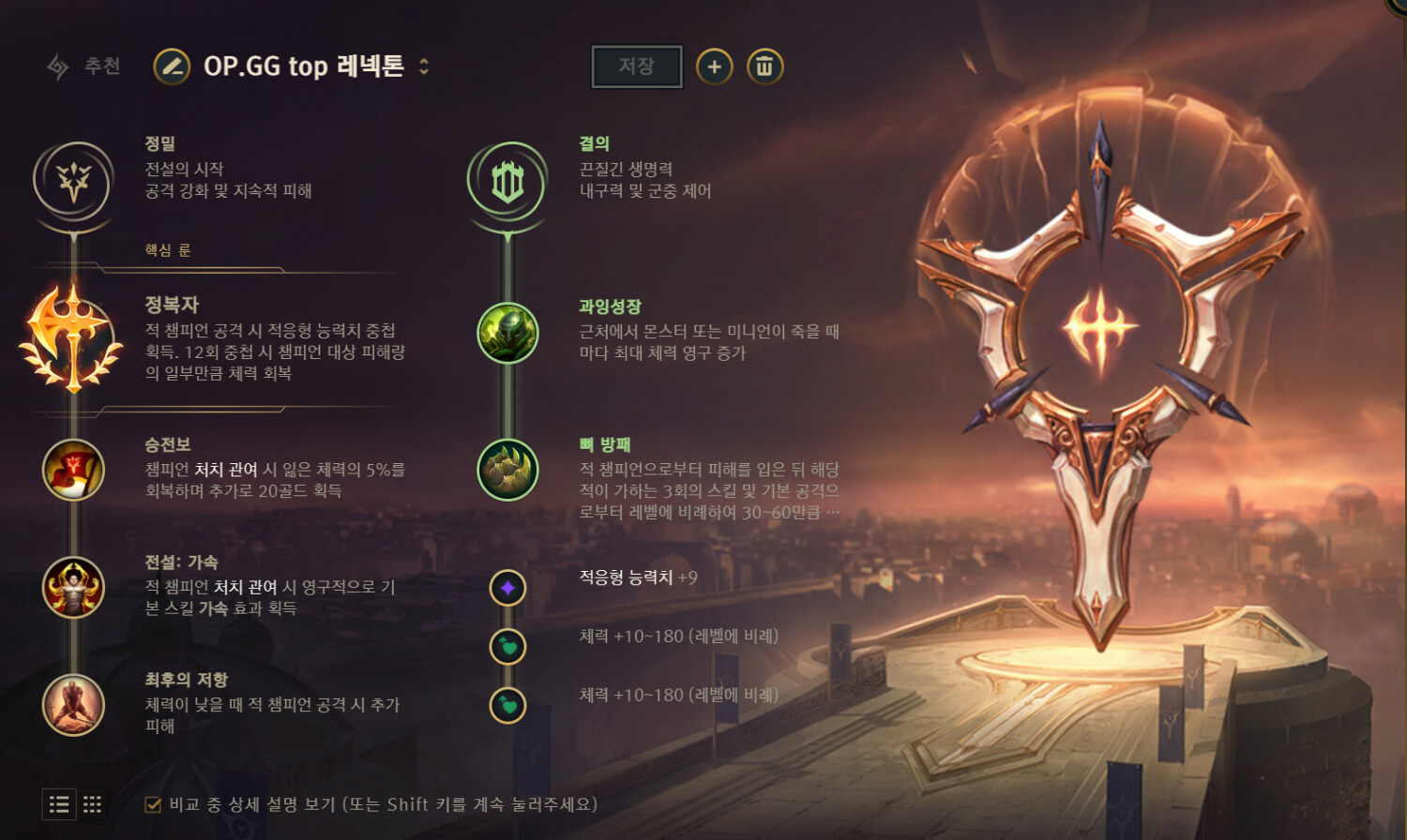The image size is (1407, 840).
Task: Click the 저장 save button
Action: [636, 67]
